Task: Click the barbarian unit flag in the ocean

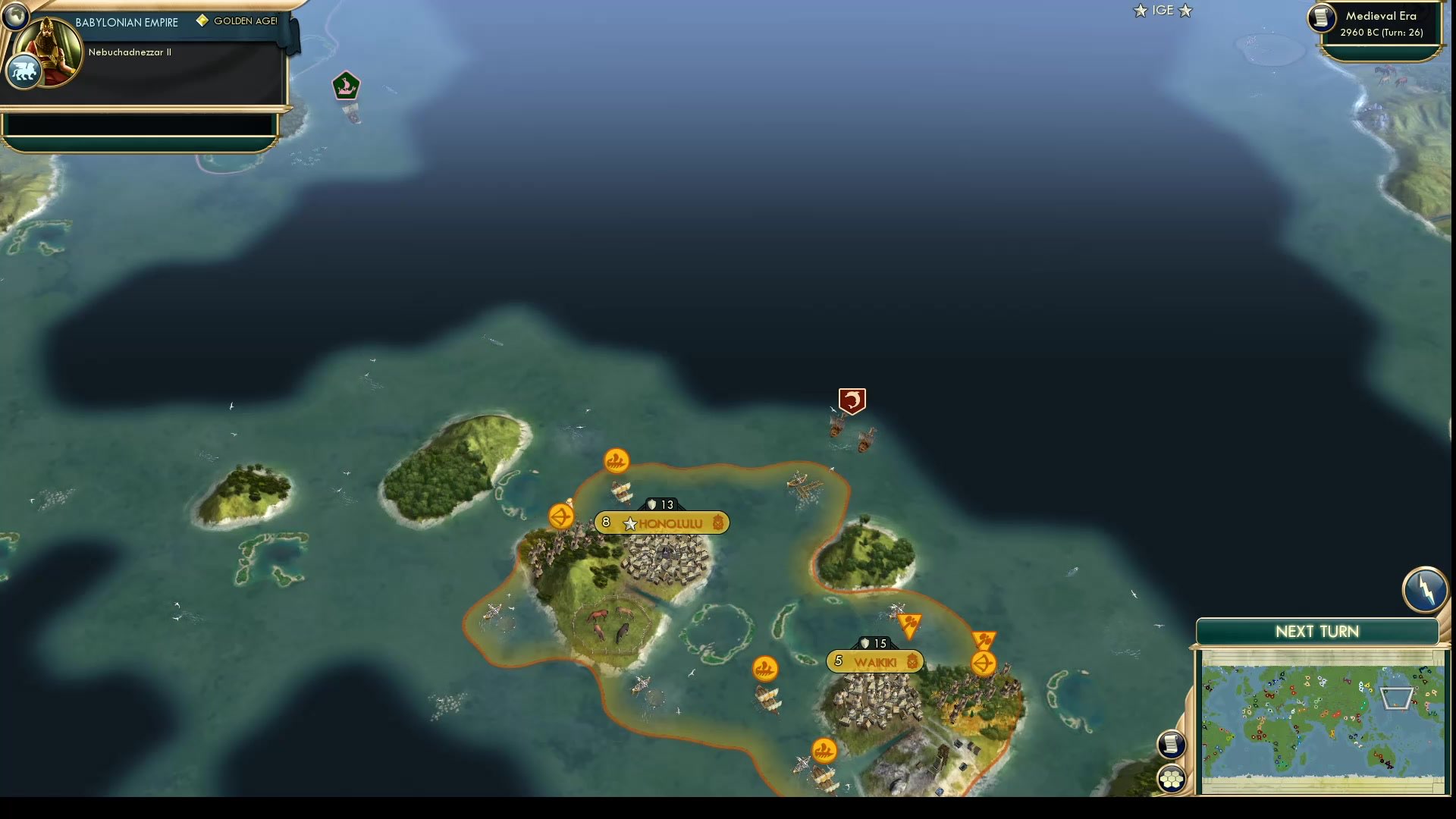Action: coord(852,402)
